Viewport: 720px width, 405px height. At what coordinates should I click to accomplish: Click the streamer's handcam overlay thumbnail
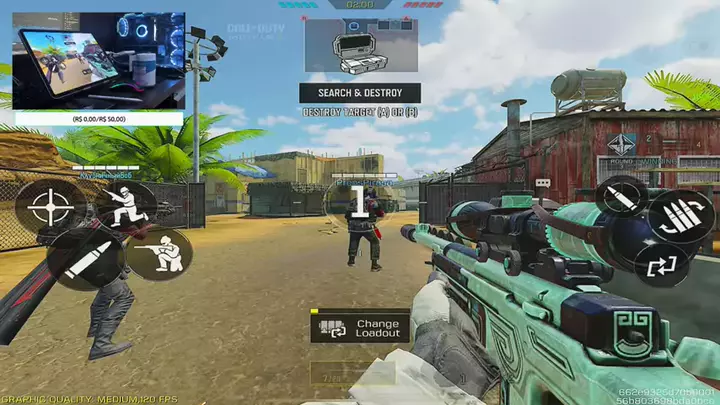[99, 60]
